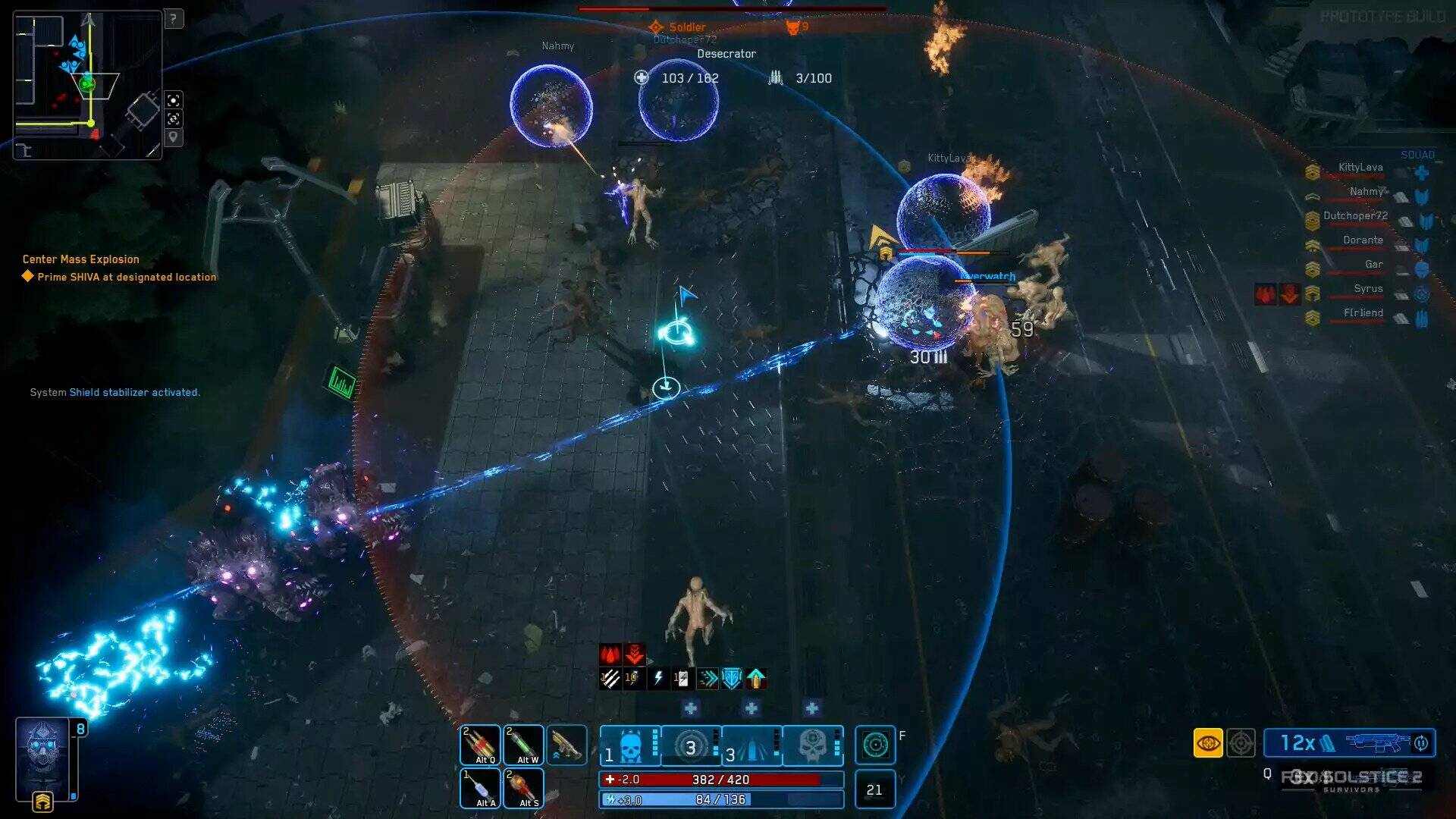Use the Alt W green vial item
This screenshot has height=819, width=1456.
point(524,745)
